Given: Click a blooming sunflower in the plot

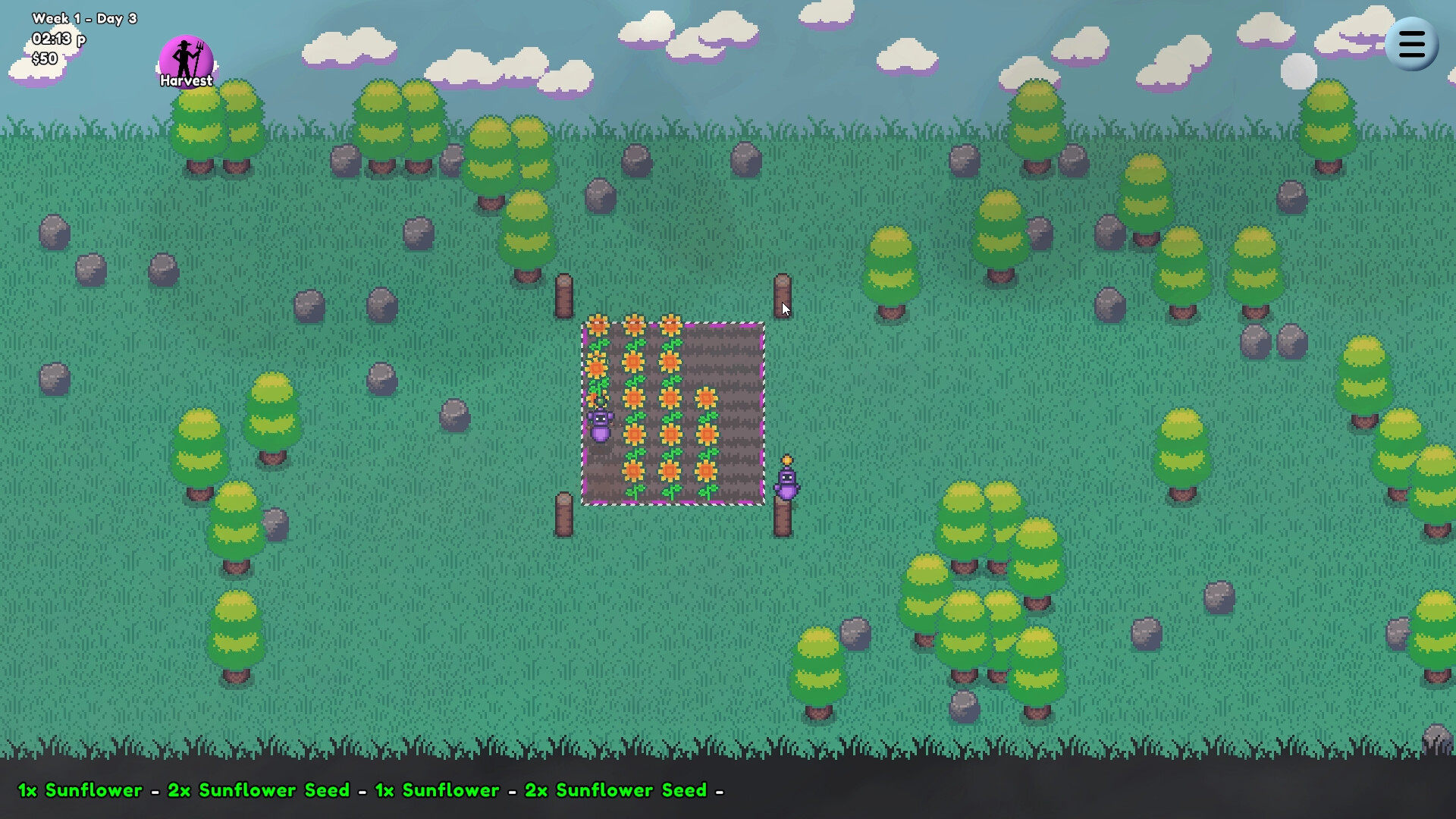Looking at the screenshot, I should pyautogui.click(x=670, y=397).
